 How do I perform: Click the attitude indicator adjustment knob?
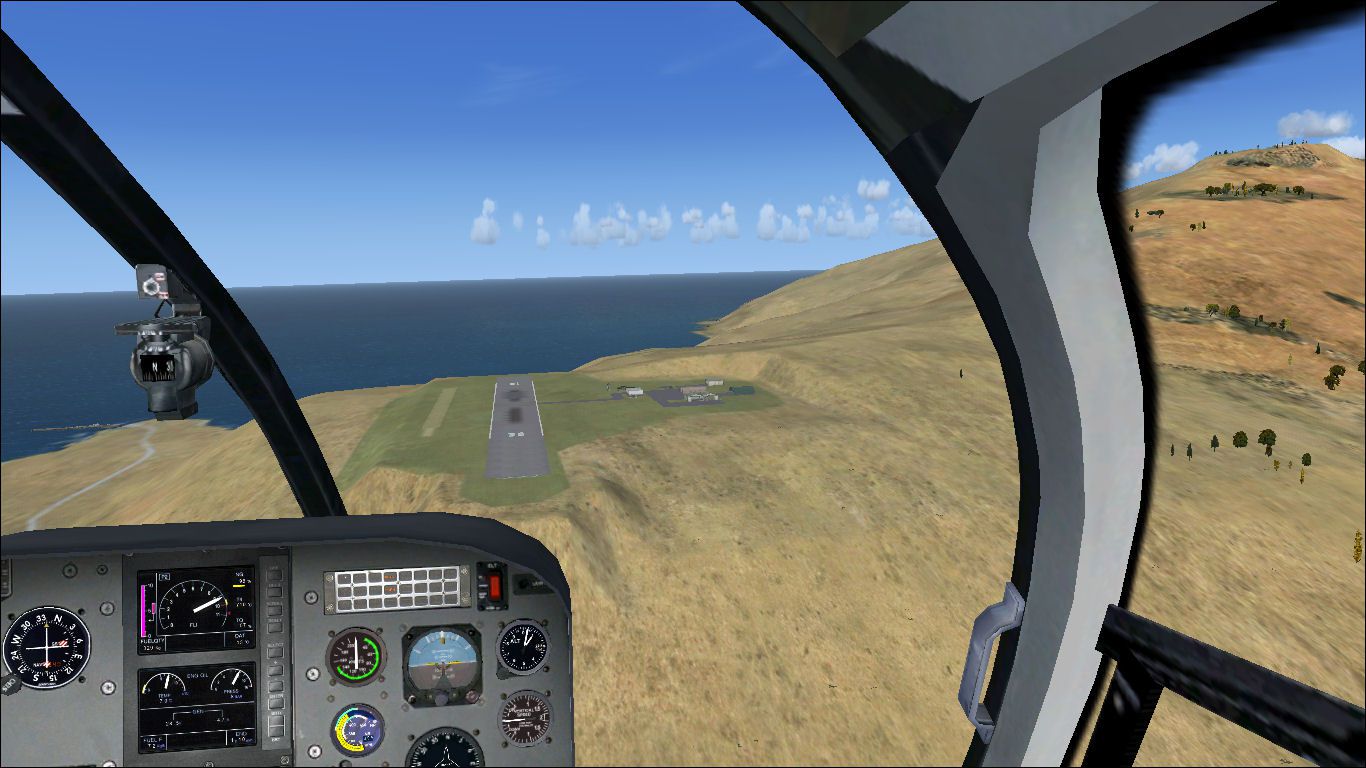click(x=441, y=699)
